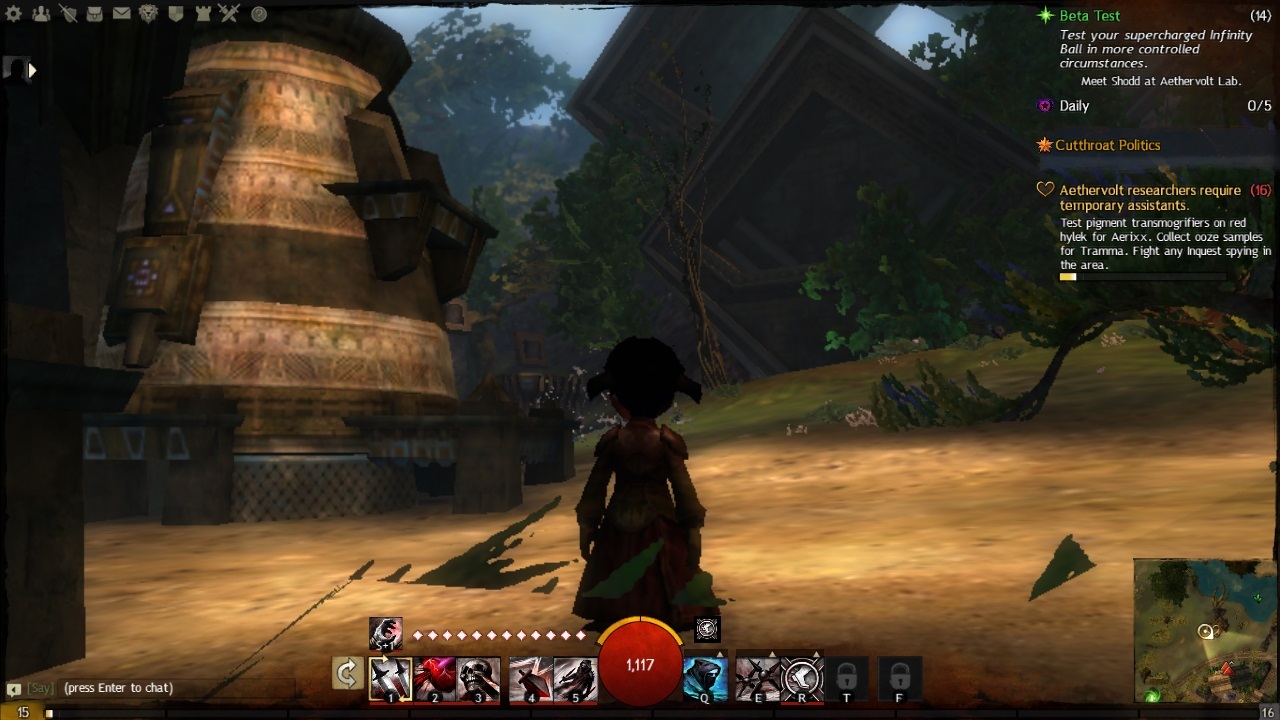Use the red heart skill 2
1280x720 pixels.
(435, 679)
